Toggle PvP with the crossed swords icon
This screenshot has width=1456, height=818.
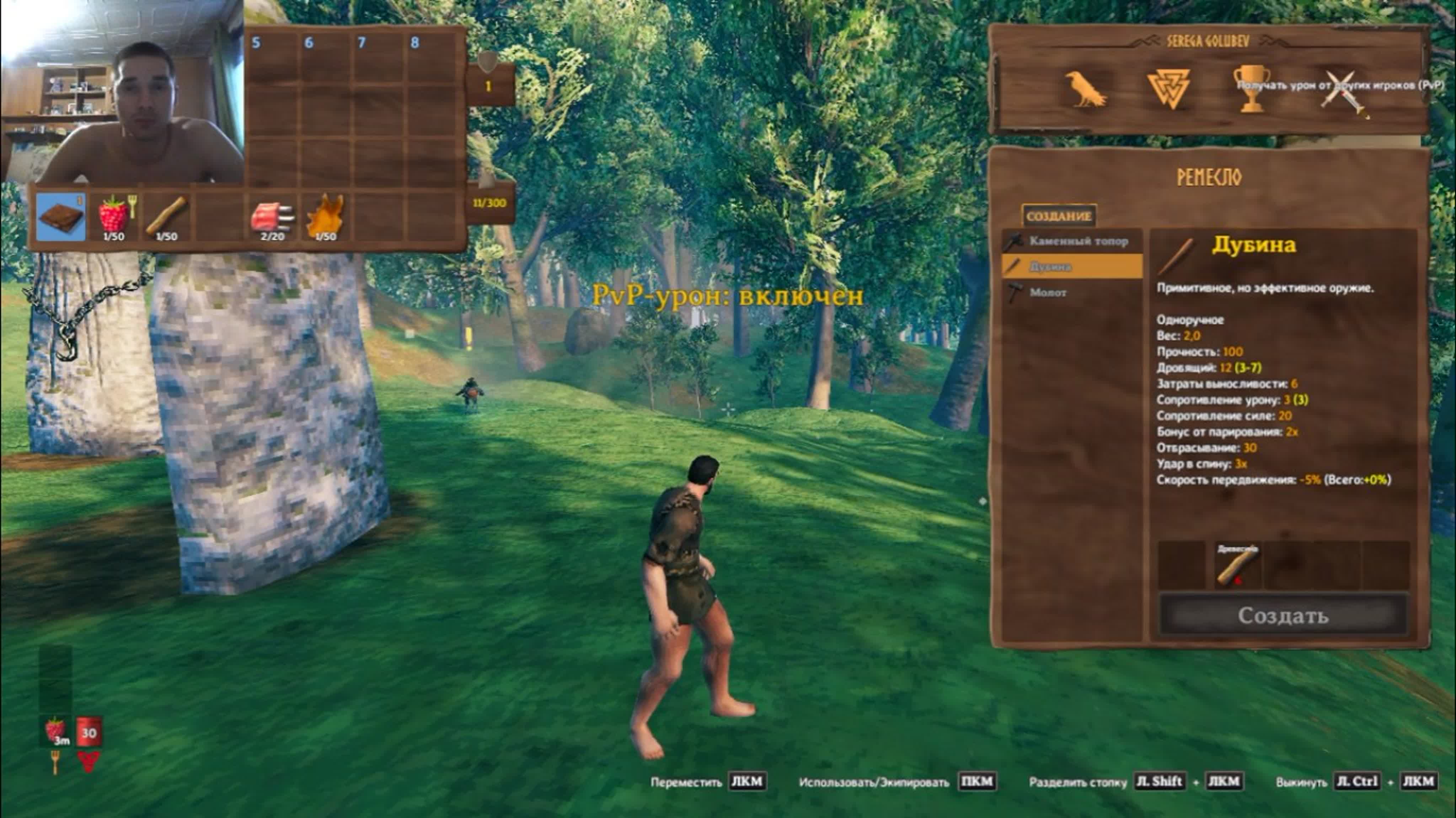[1345, 94]
